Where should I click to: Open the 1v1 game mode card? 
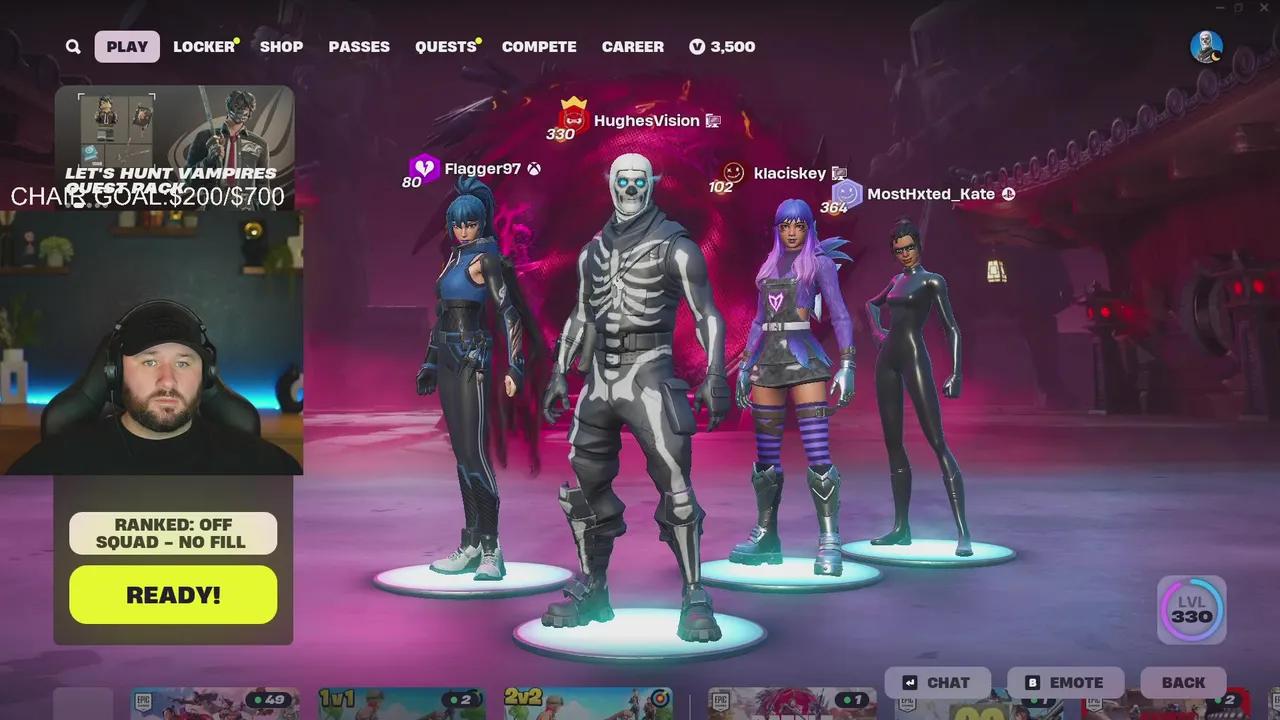[402, 705]
